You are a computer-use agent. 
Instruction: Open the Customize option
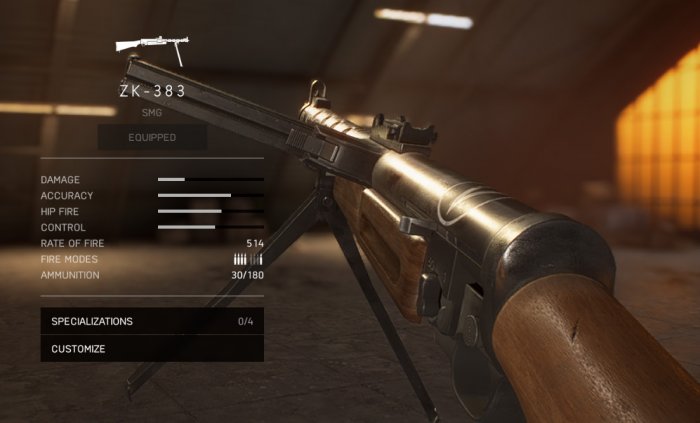(151, 349)
